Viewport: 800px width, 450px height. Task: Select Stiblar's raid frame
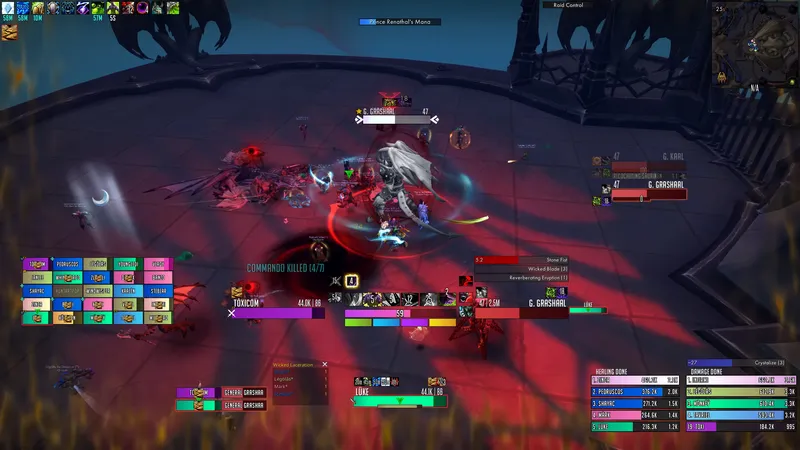[157, 291]
